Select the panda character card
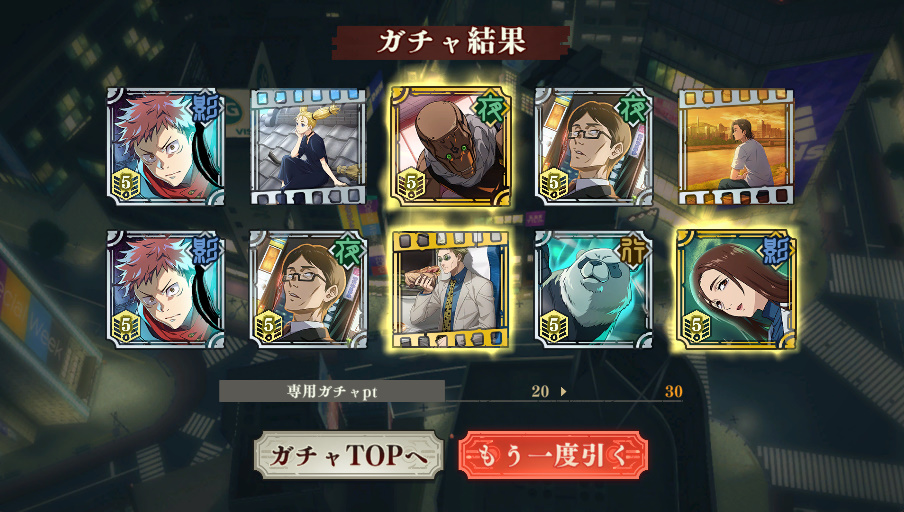 (594, 290)
